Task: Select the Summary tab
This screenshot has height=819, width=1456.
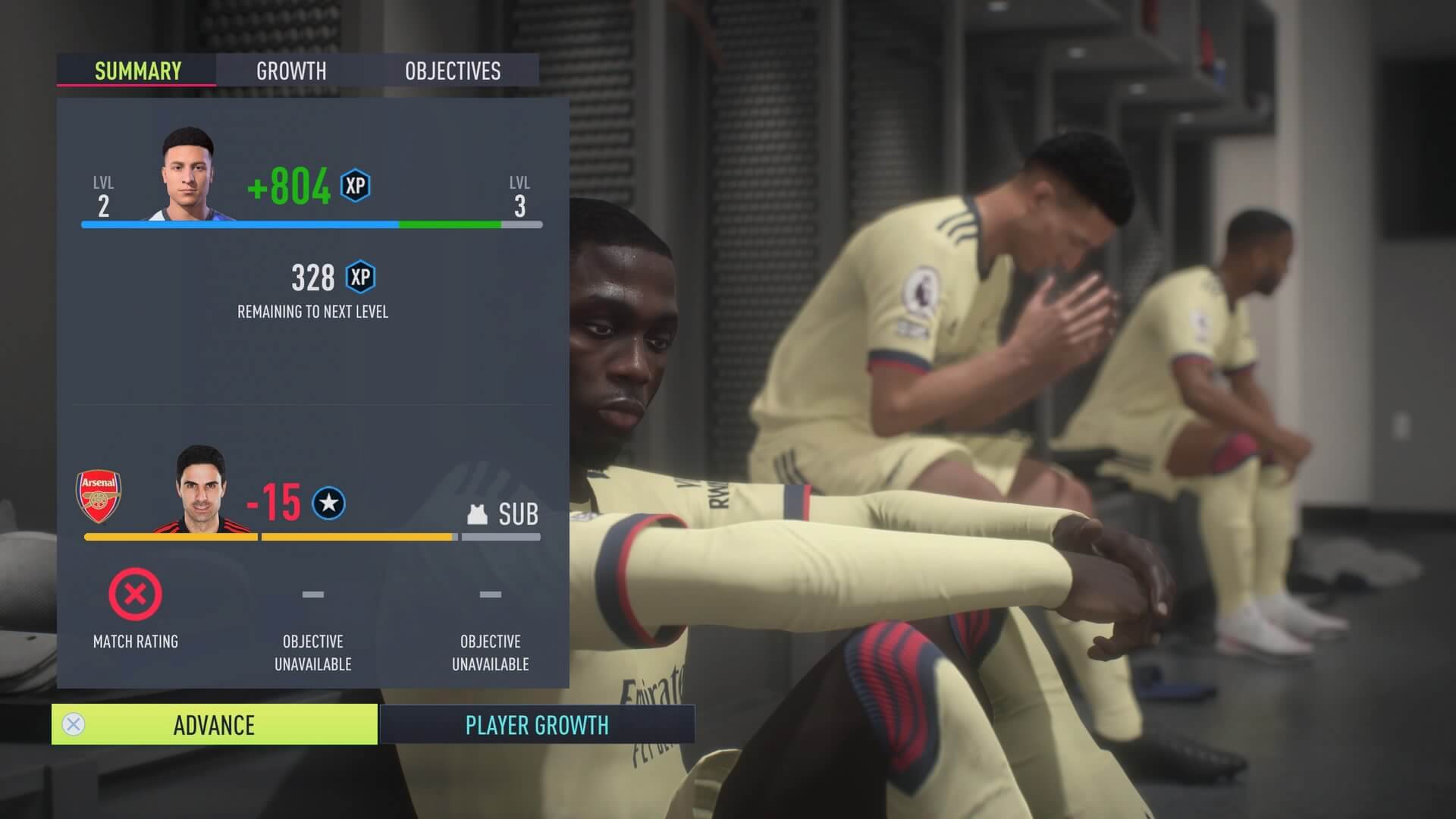Action: pyautogui.click(x=137, y=71)
